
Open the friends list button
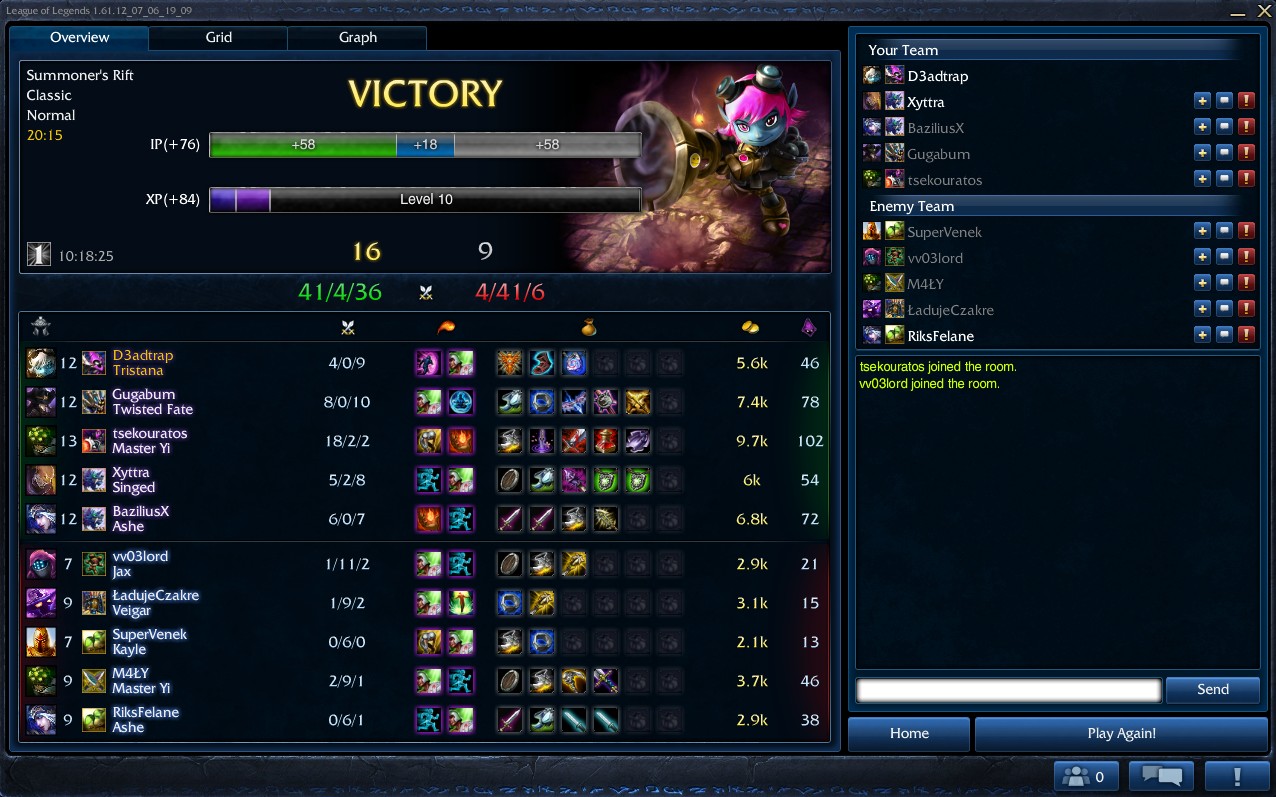coord(1086,776)
